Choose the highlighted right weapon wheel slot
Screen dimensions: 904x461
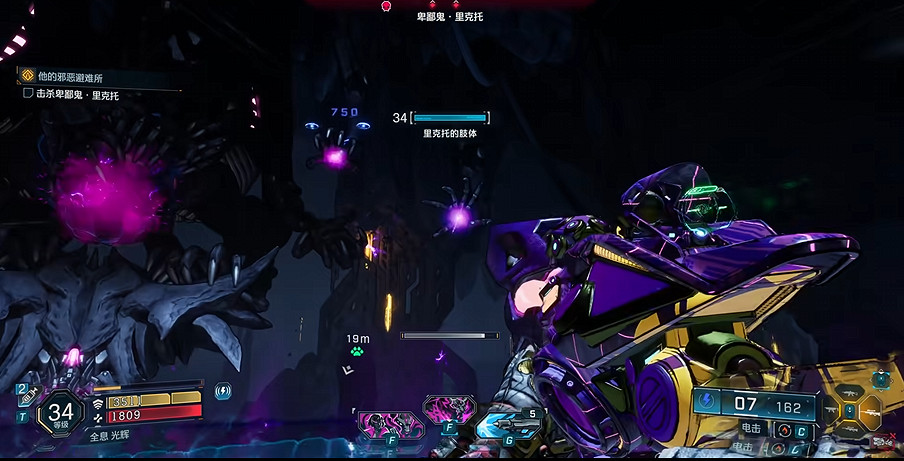870,411
